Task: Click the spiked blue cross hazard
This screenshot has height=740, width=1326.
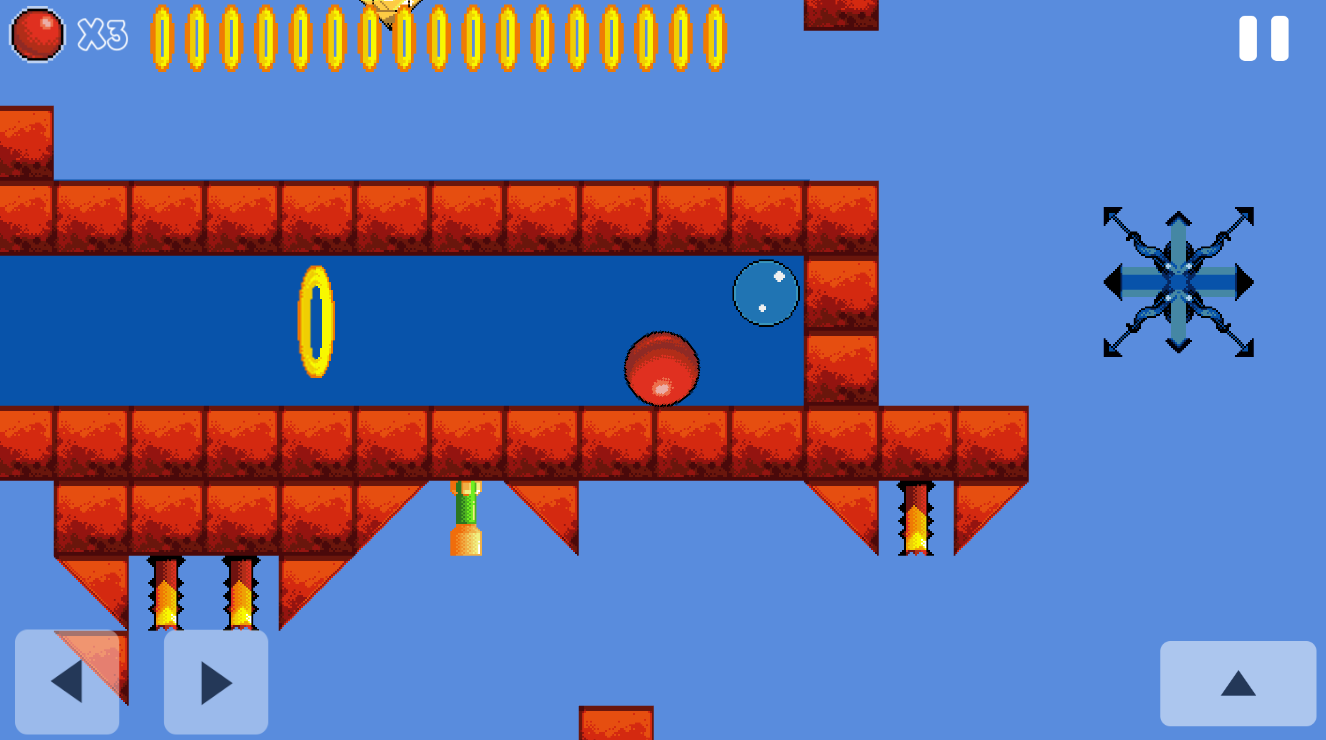Action: 1178,283
